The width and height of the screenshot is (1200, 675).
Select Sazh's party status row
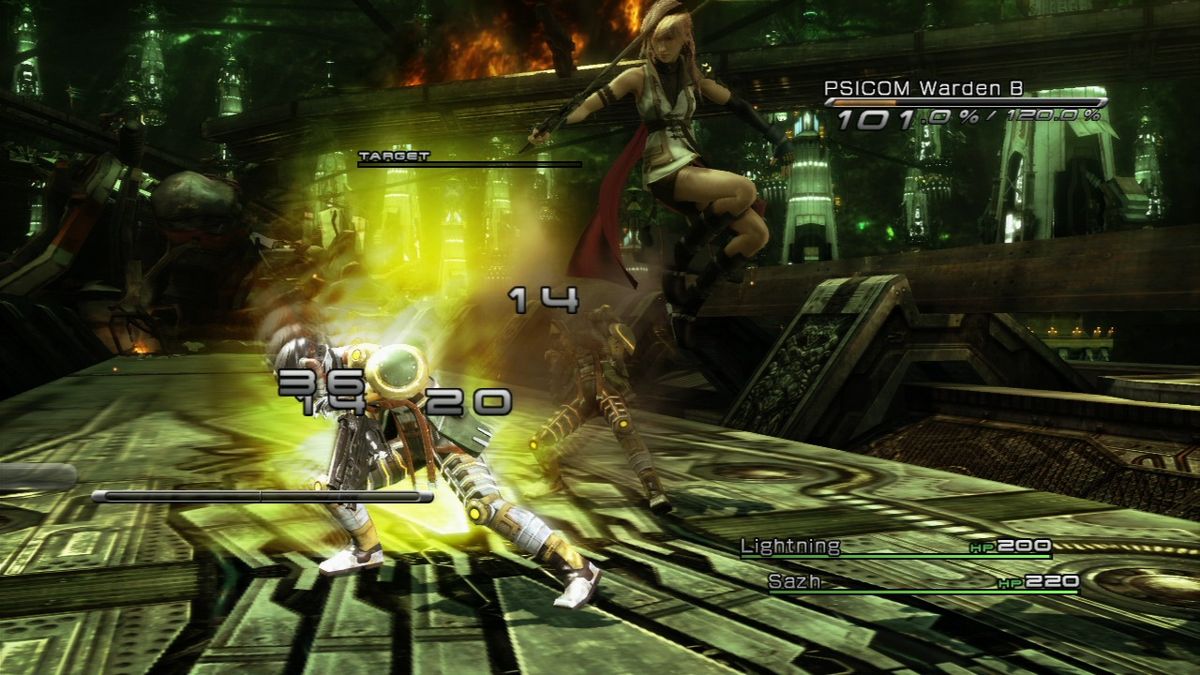pos(922,581)
